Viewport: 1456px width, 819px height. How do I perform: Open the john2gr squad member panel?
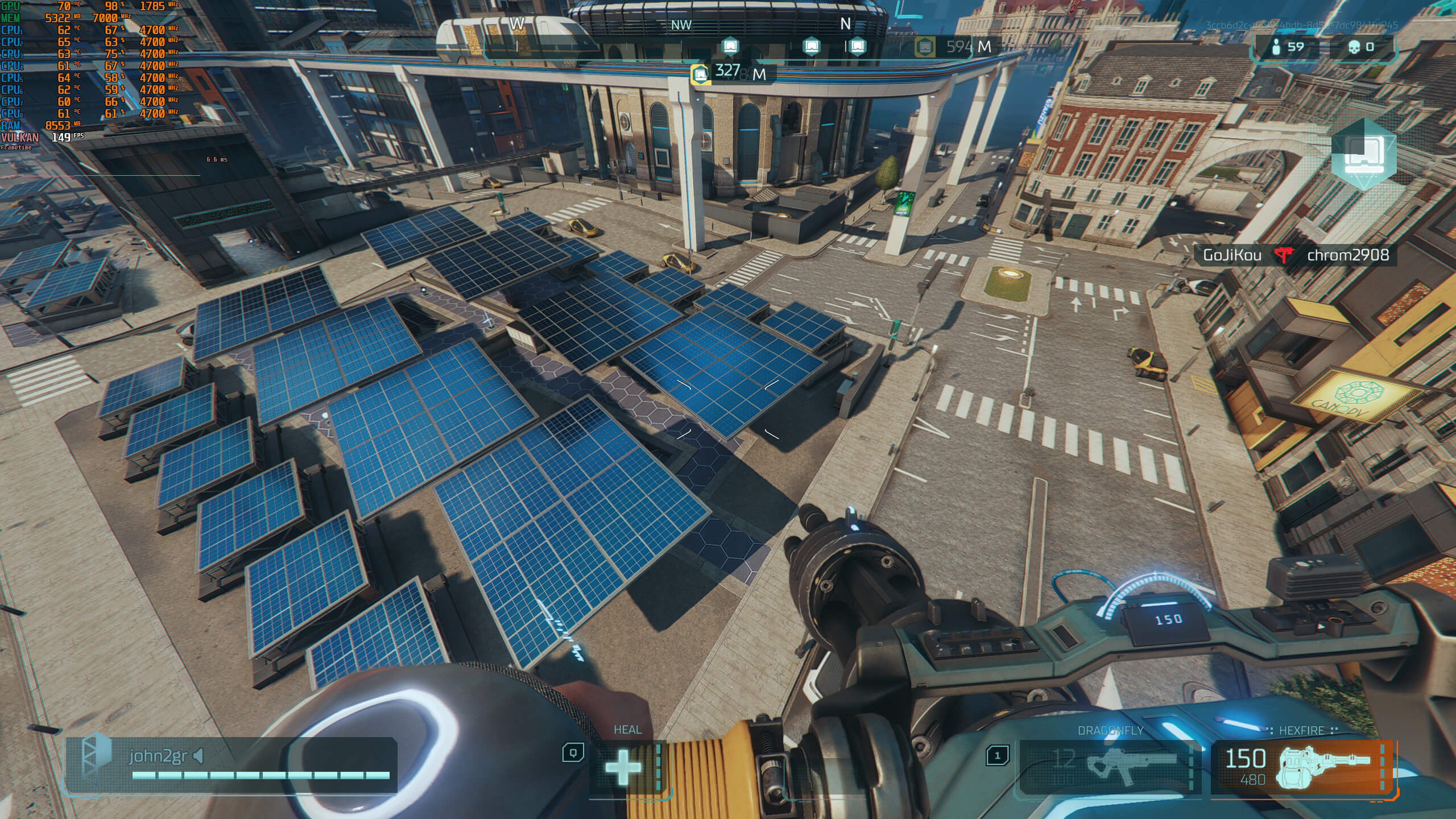click(x=230, y=764)
